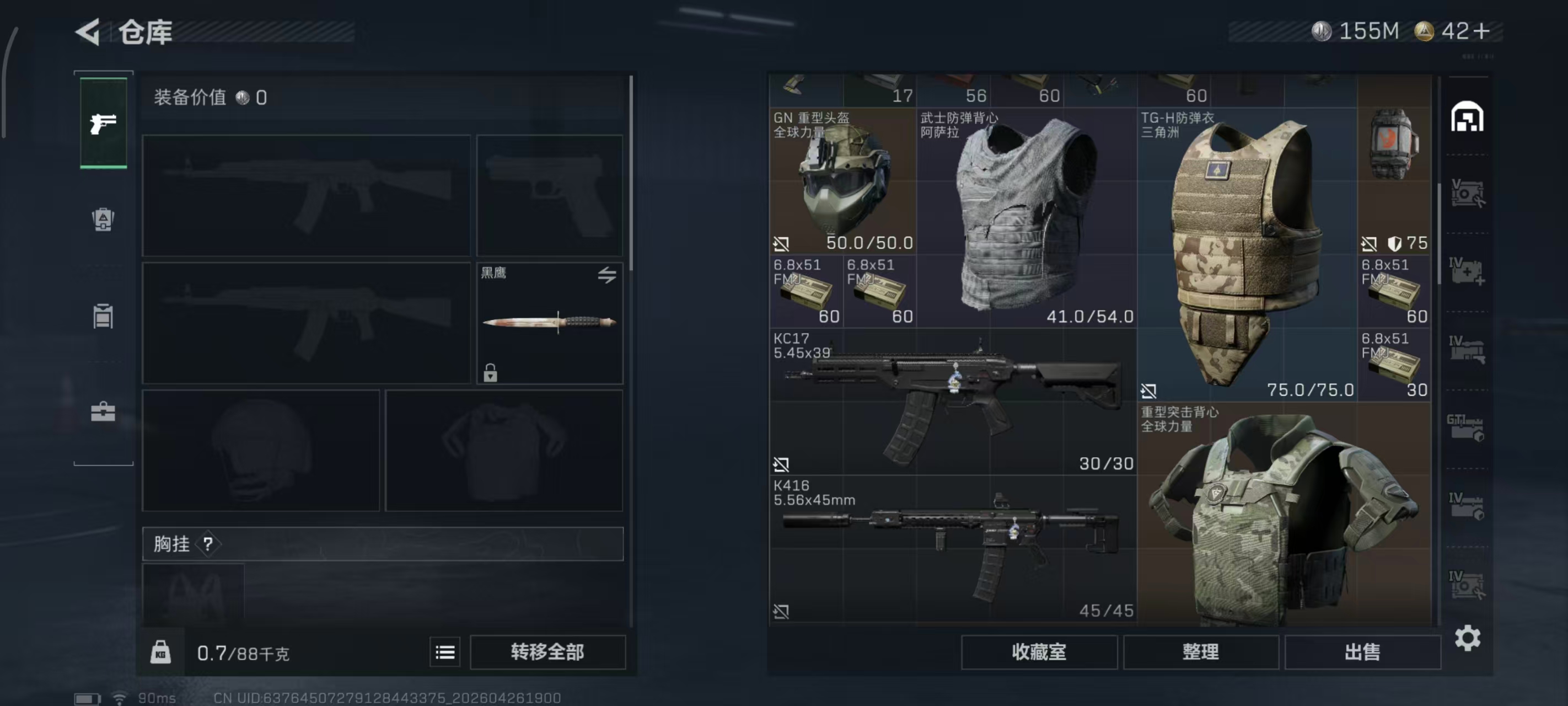Click the list view icon beside 转移全部
Image resolution: width=1568 pixels, height=706 pixels.
point(445,651)
